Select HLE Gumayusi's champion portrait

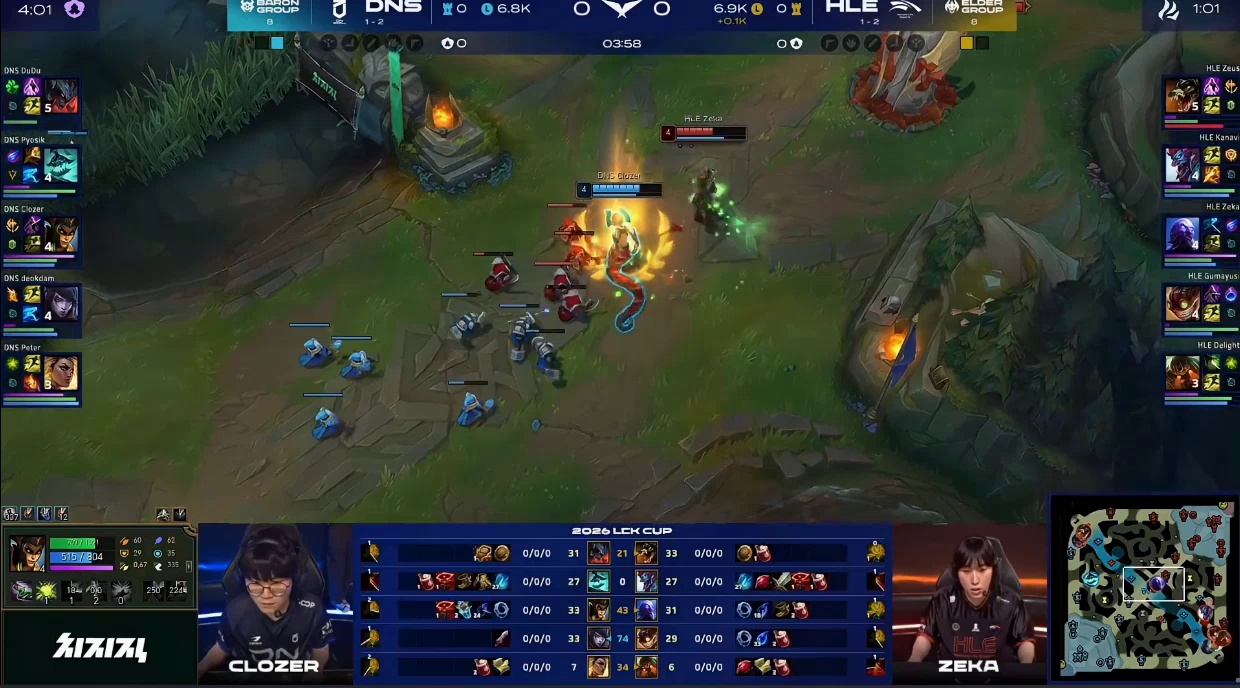coord(1182,303)
